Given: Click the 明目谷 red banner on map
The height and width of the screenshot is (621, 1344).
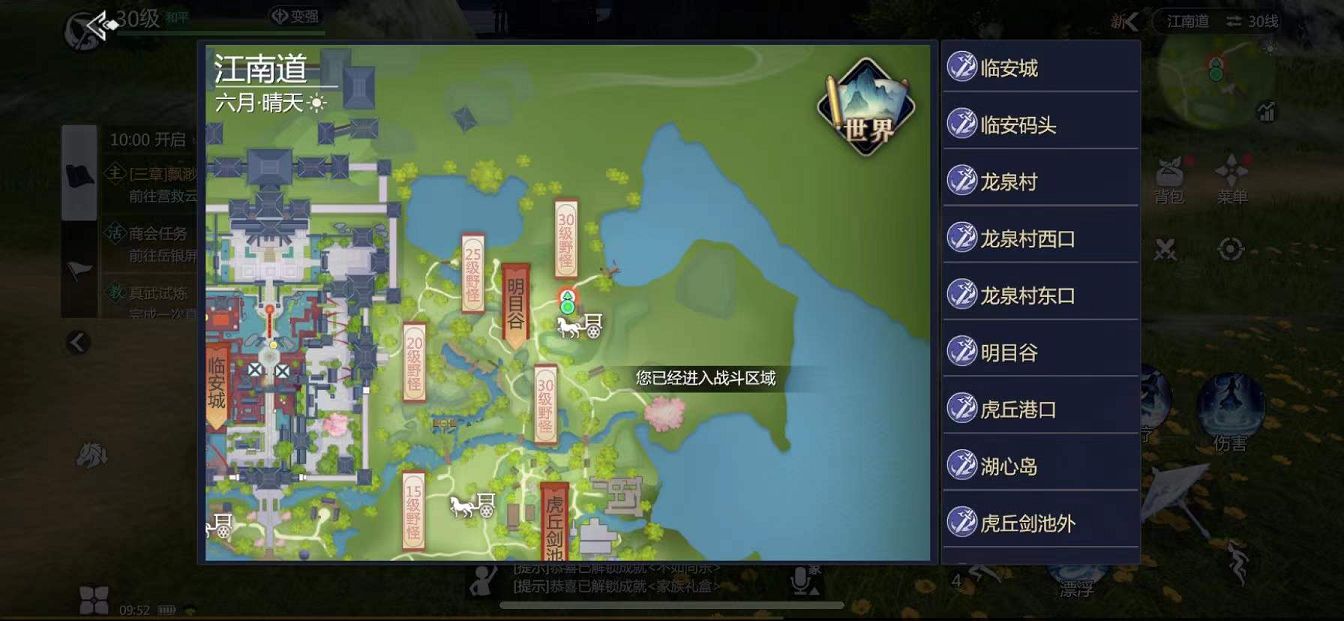Looking at the screenshot, I should (516, 304).
